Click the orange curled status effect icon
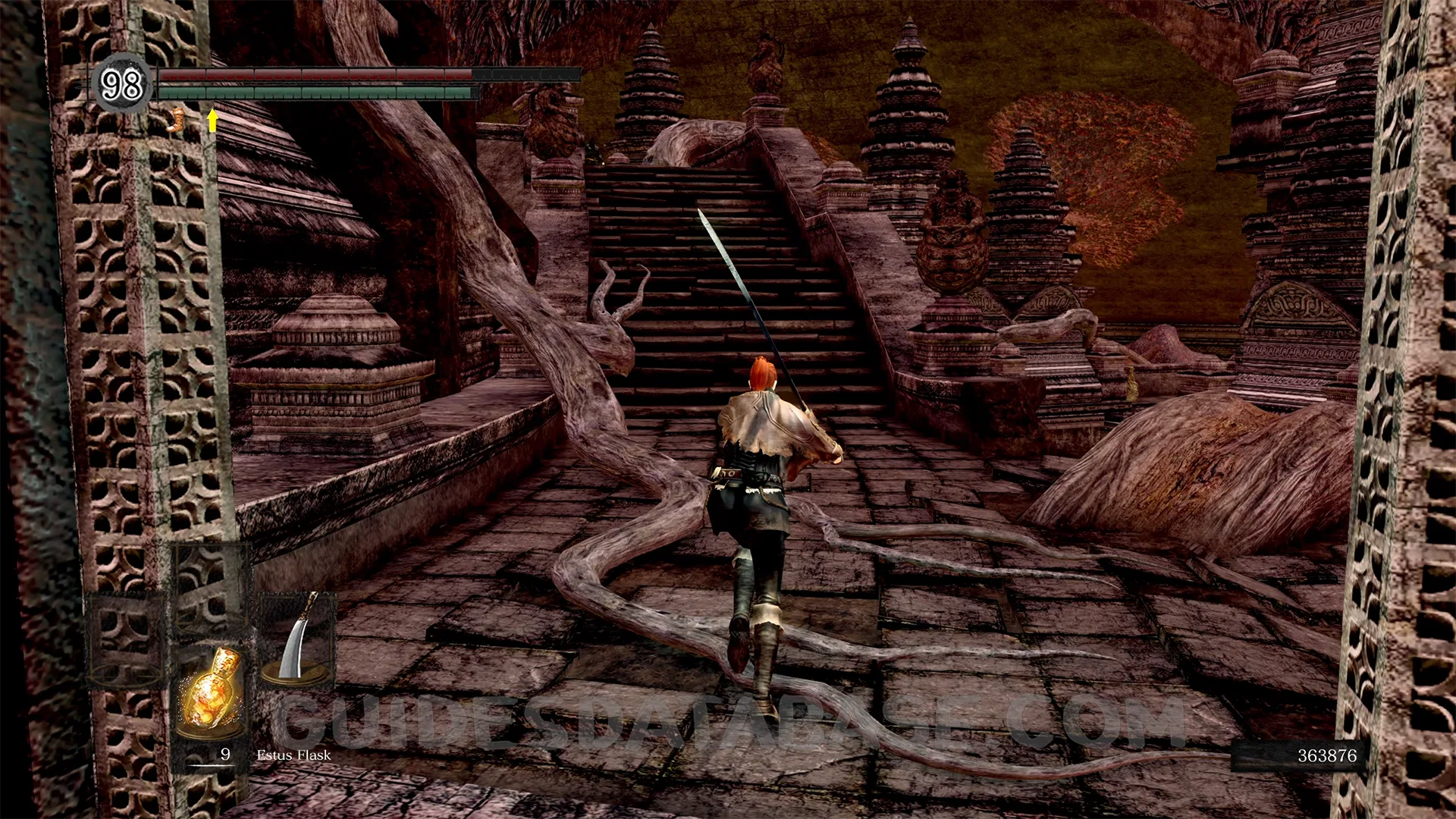The width and height of the screenshot is (1456, 819). [178, 120]
